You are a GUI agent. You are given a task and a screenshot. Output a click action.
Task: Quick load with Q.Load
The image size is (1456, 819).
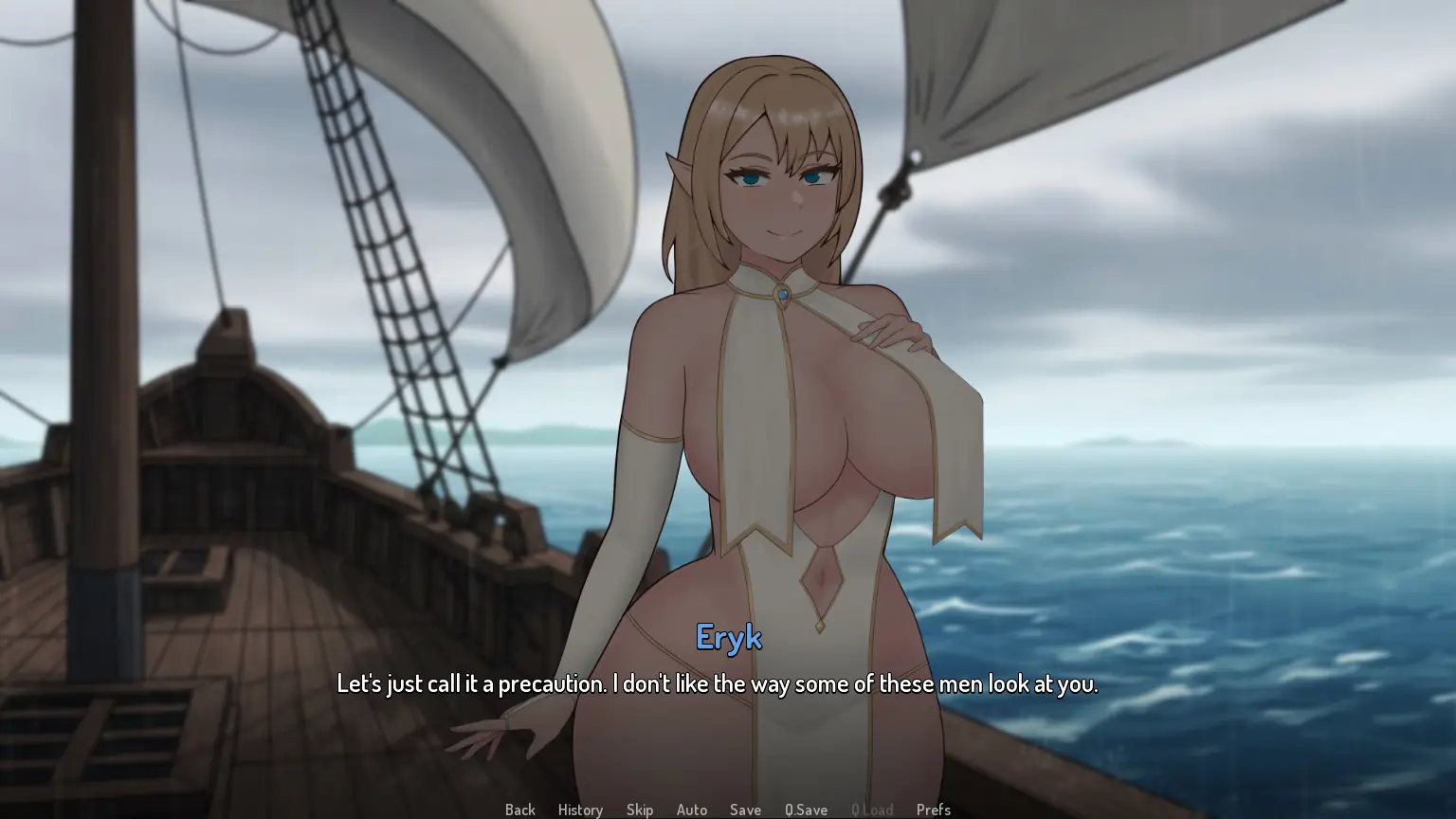click(872, 810)
